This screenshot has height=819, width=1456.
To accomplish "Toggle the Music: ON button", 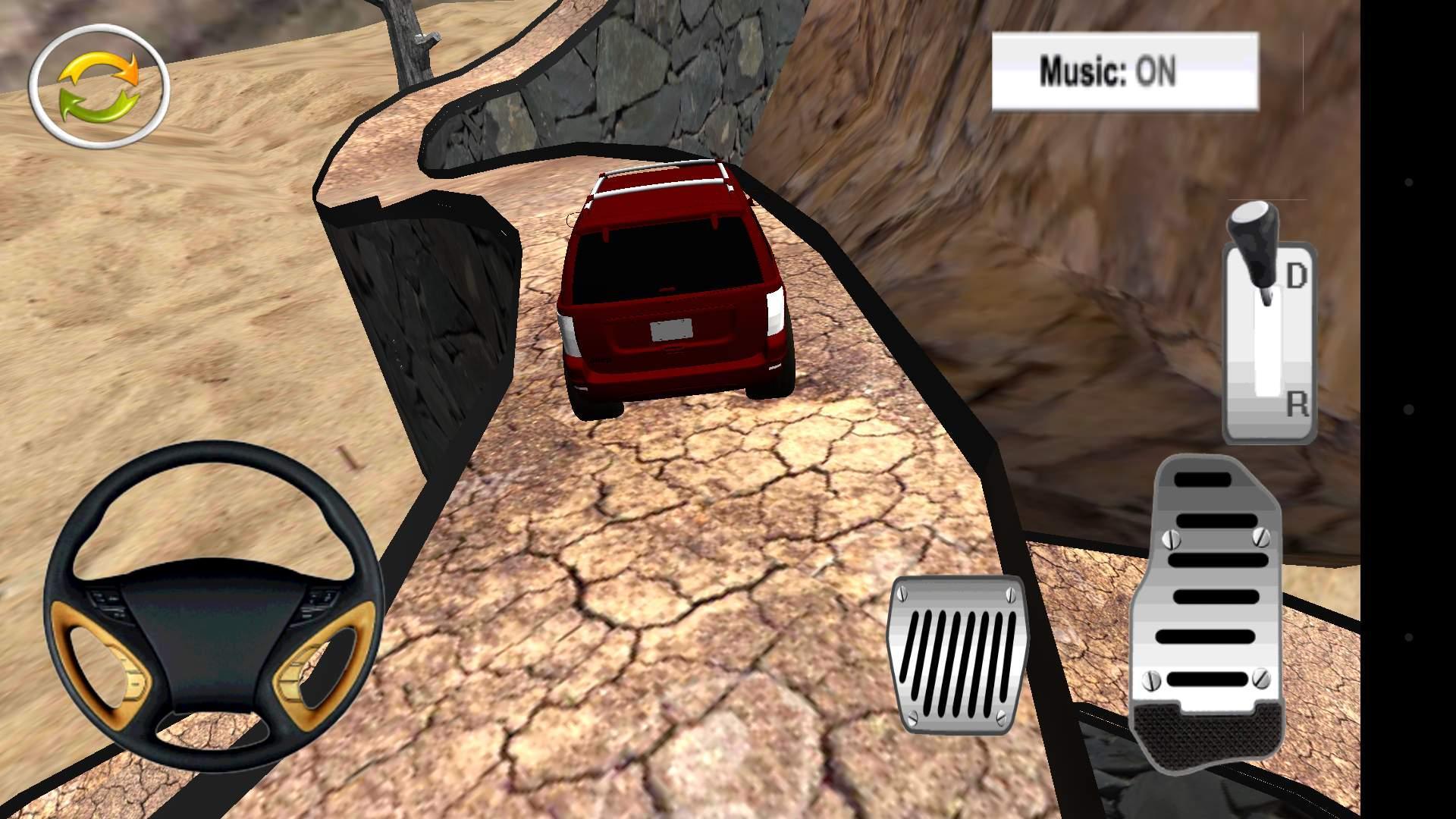I will click(1125, 71).
